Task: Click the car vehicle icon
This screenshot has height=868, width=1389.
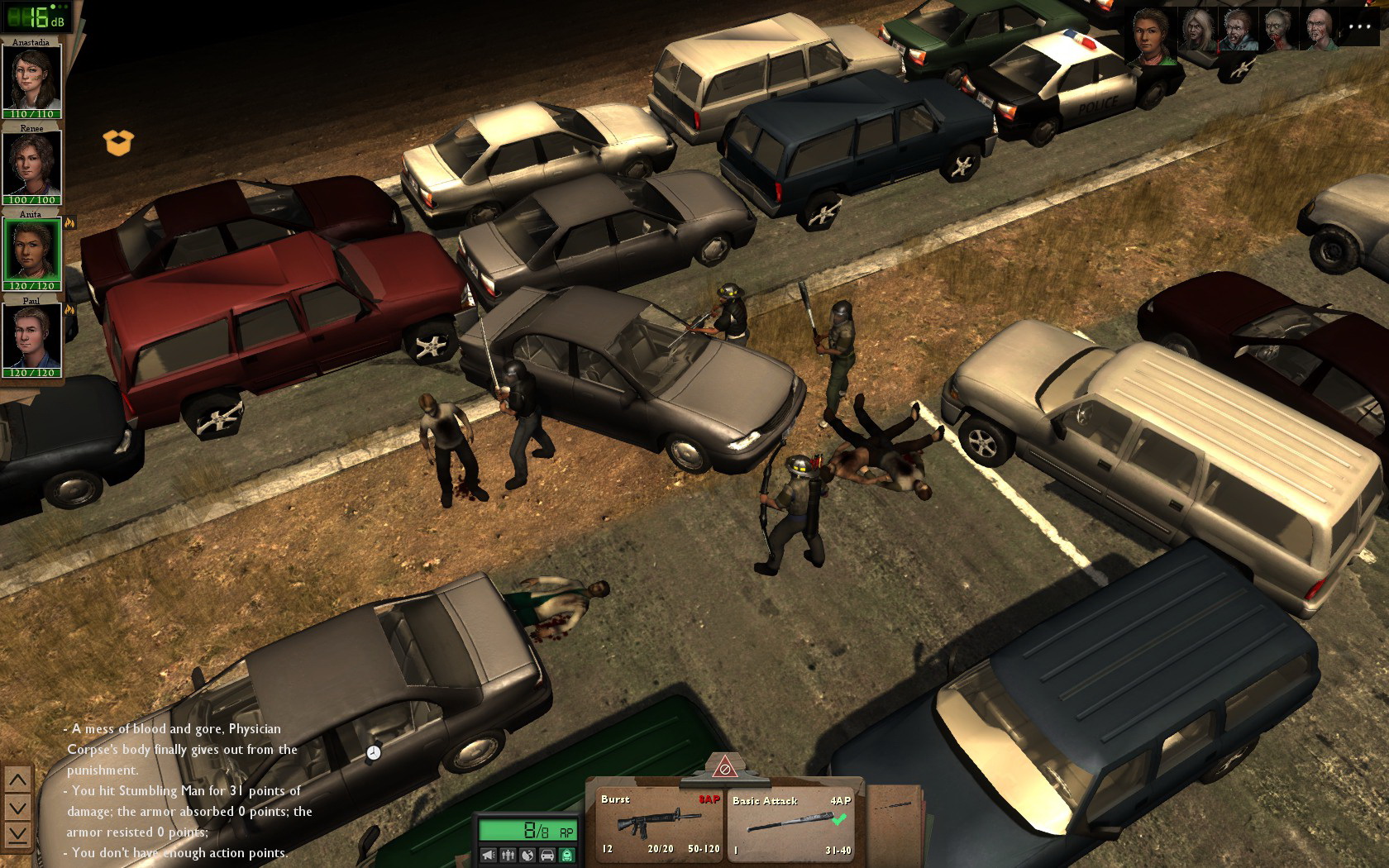Action: (x=547, y=855)
